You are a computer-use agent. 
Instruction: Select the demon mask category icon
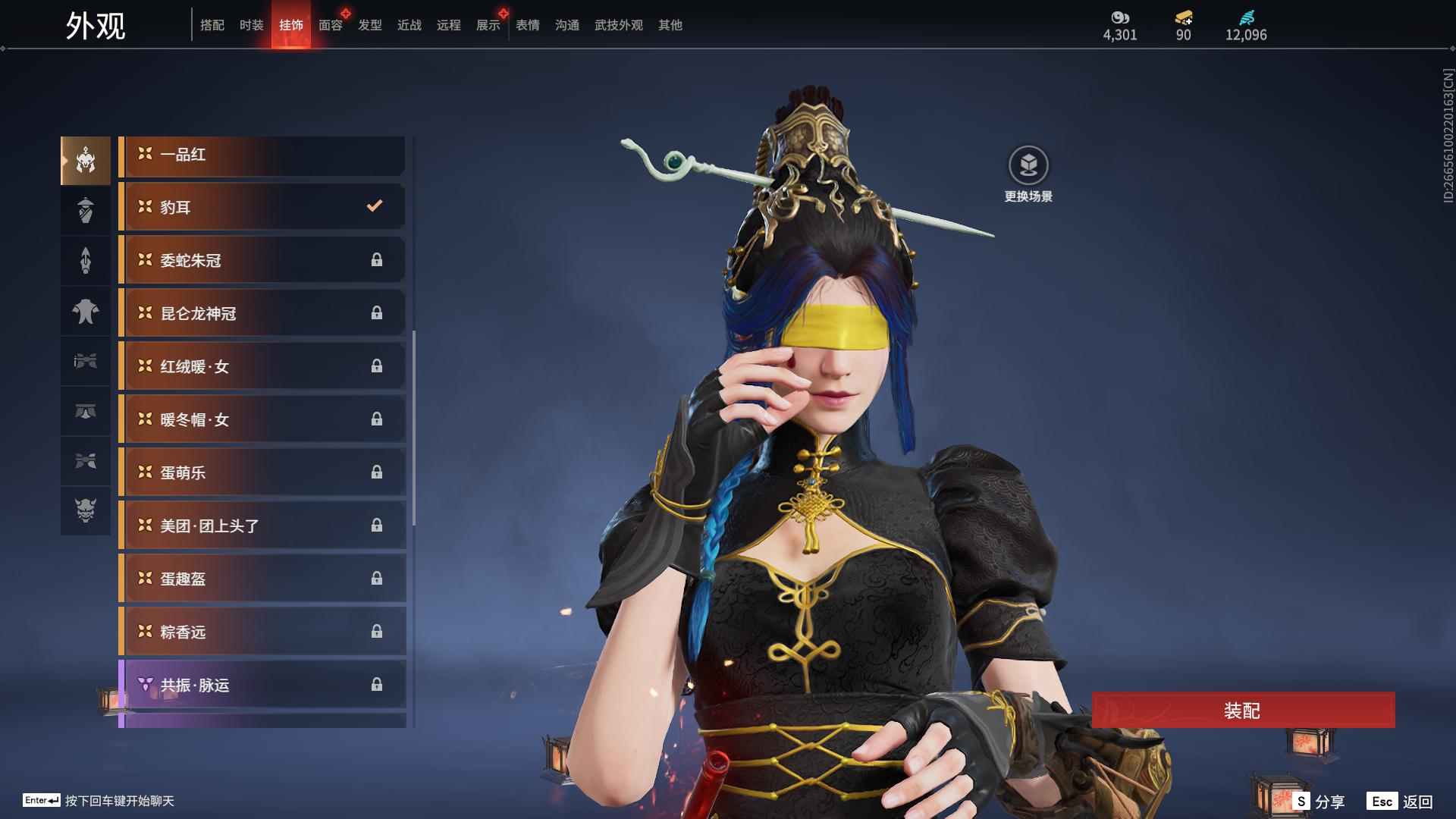pyautogui.click(x=86, y=510)
